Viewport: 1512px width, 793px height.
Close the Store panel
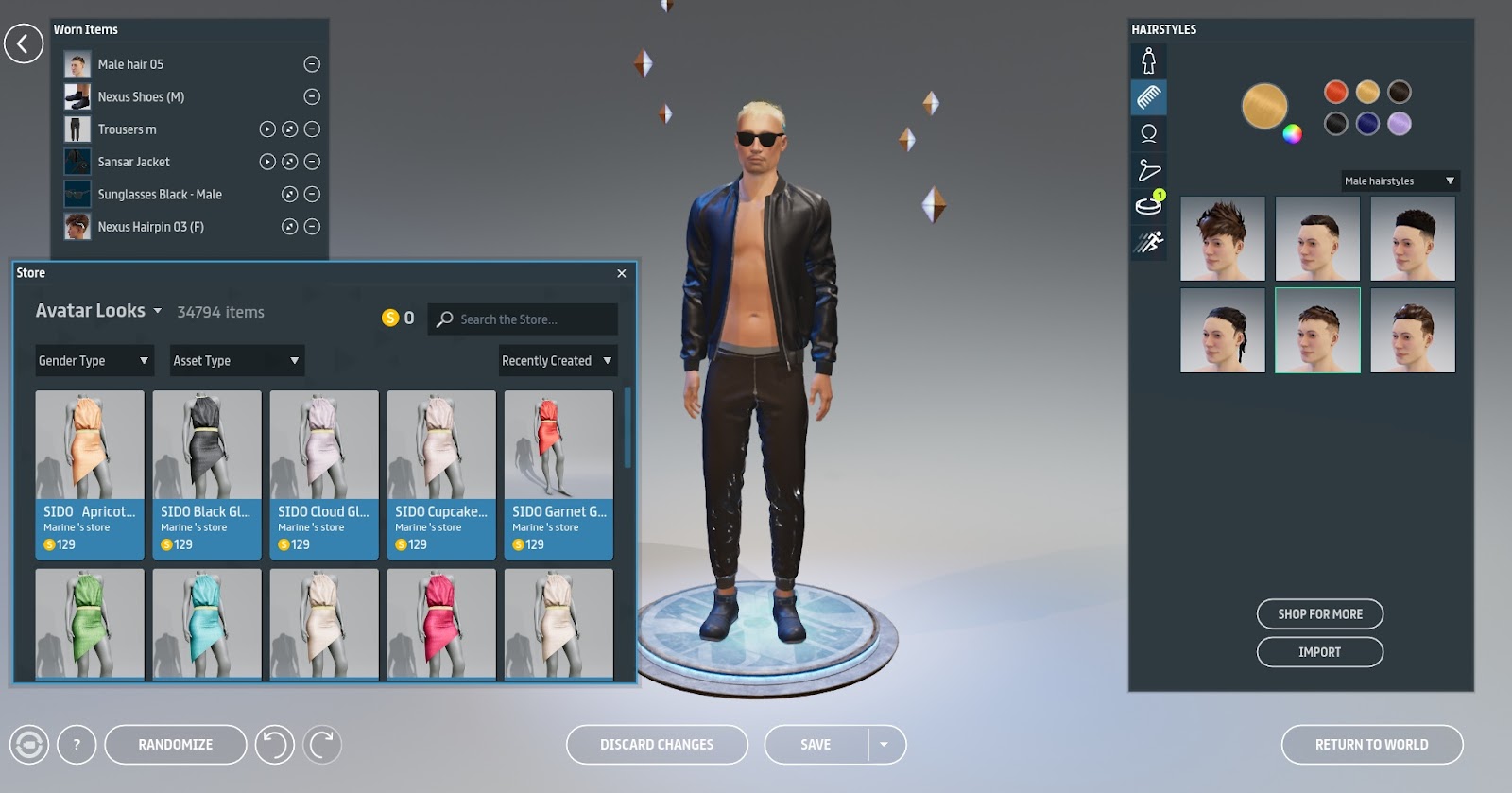pos(621,273)
